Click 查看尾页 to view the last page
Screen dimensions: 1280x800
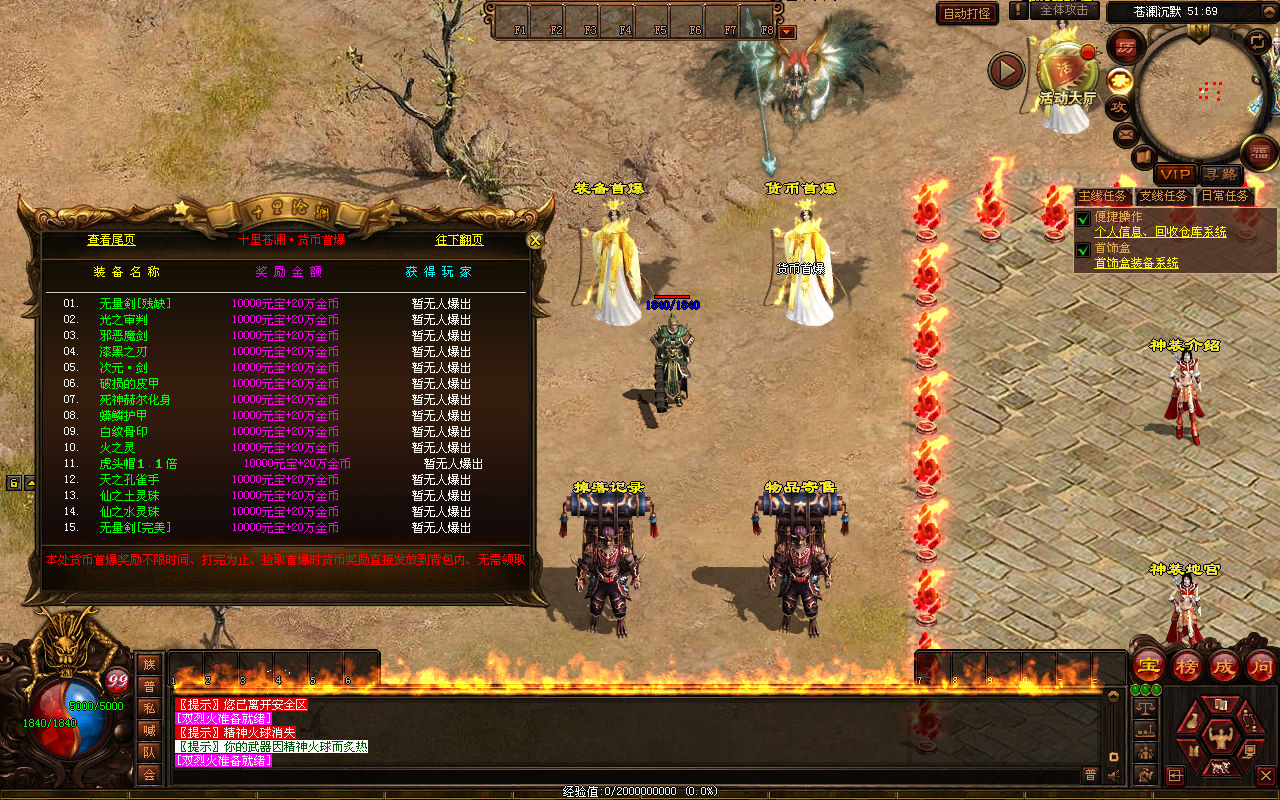111,240
